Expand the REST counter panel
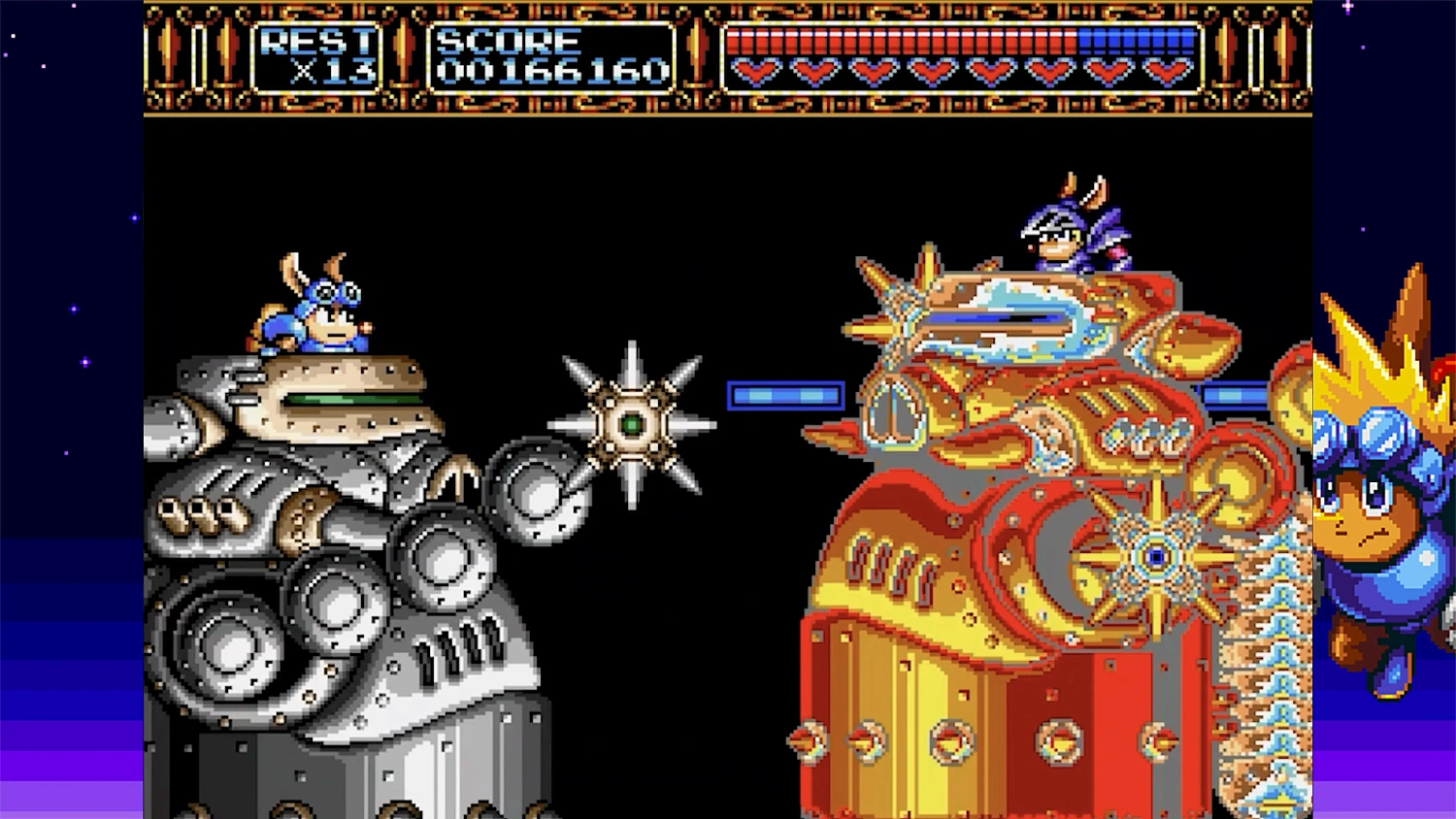This screenshot has height=819, width=1456. [315, 58]
